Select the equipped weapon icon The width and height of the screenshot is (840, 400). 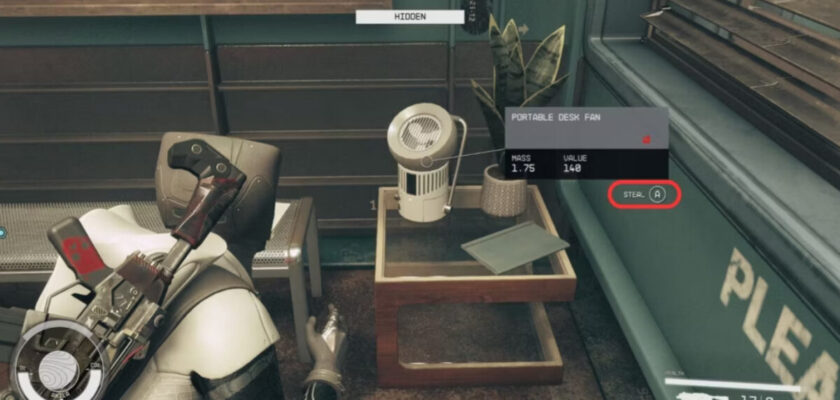coord(703,394)
